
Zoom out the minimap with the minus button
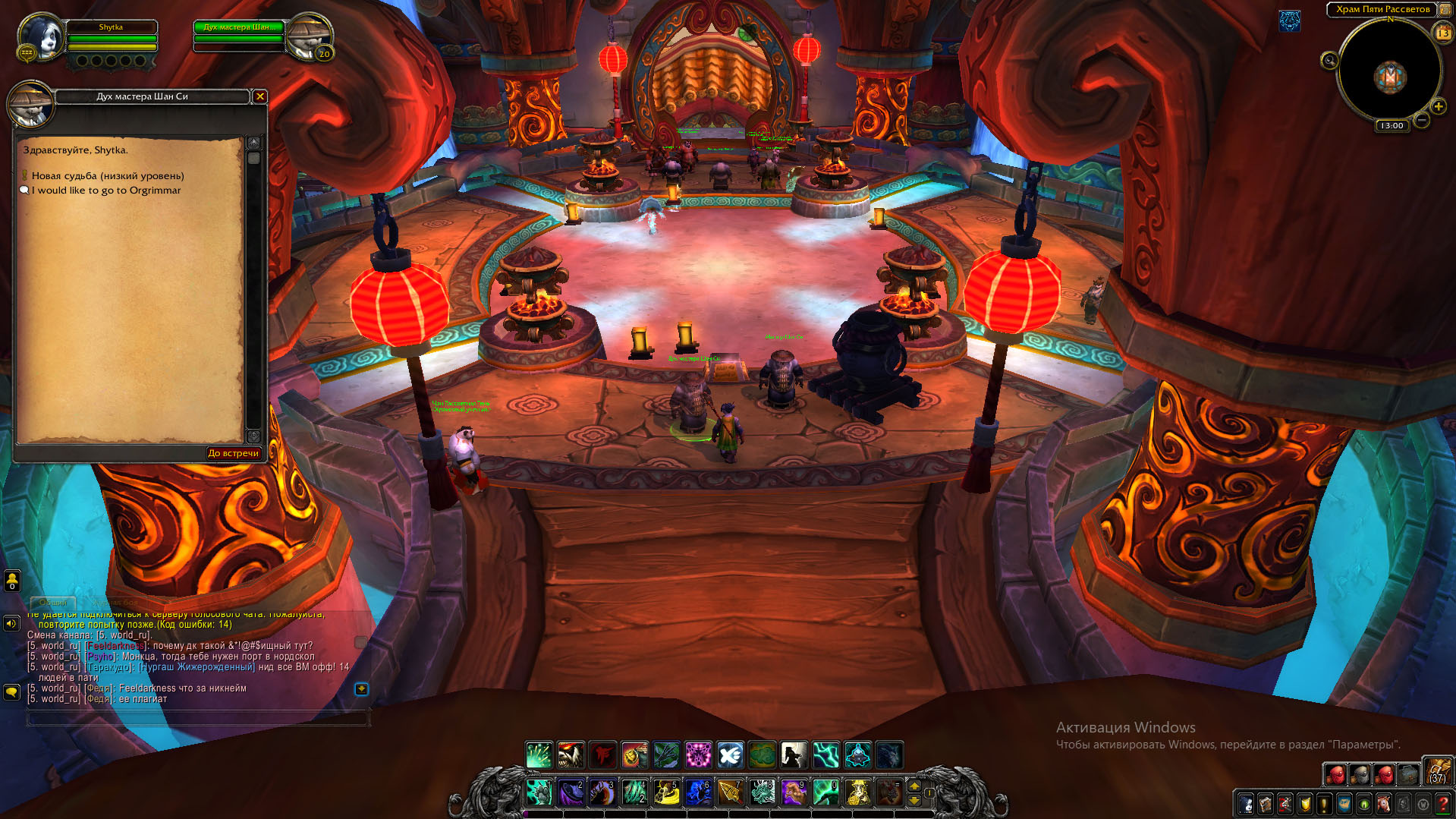pos(1422,120)
